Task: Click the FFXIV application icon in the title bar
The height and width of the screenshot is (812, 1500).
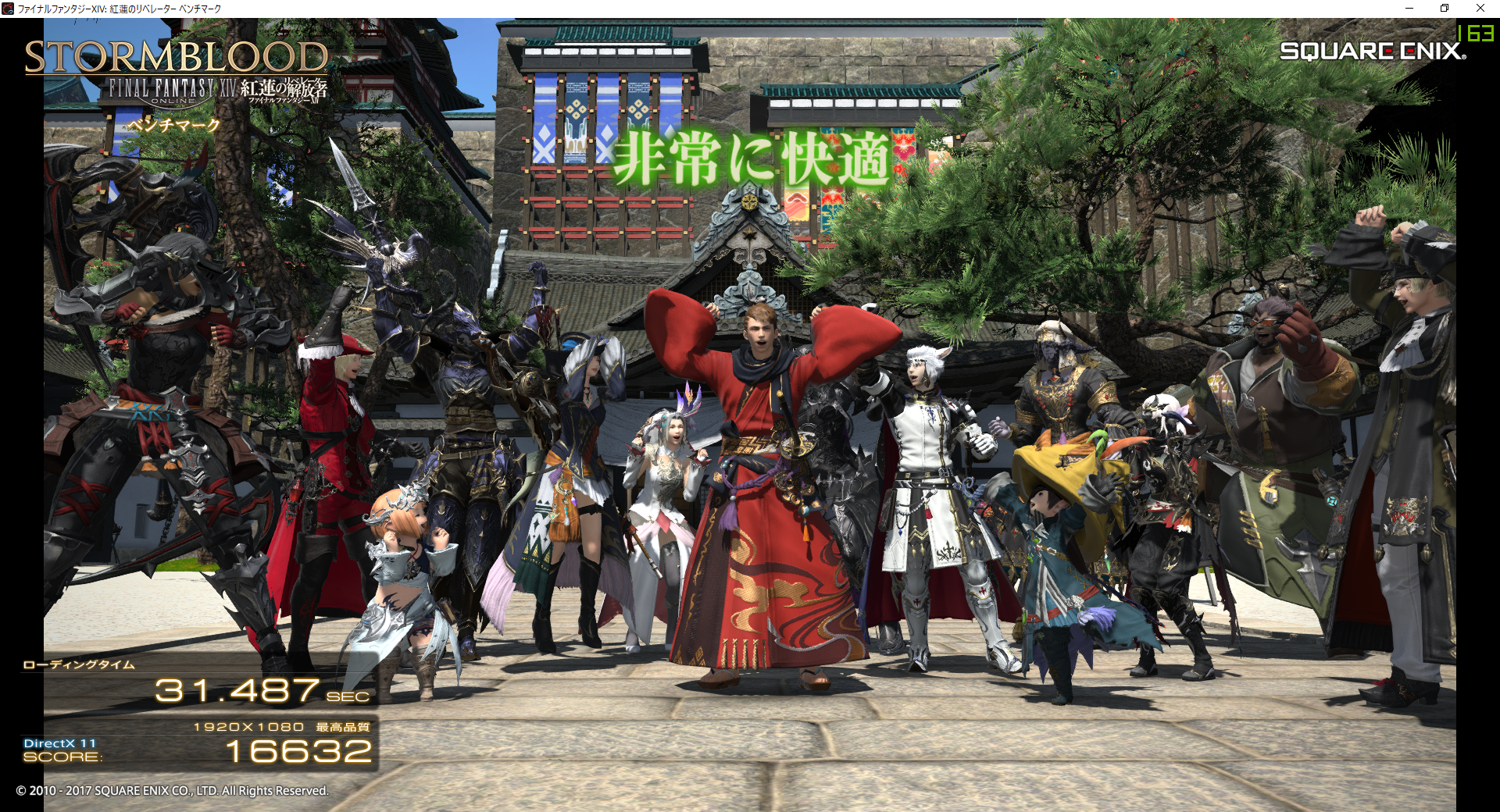Action: tap(8, 8)
